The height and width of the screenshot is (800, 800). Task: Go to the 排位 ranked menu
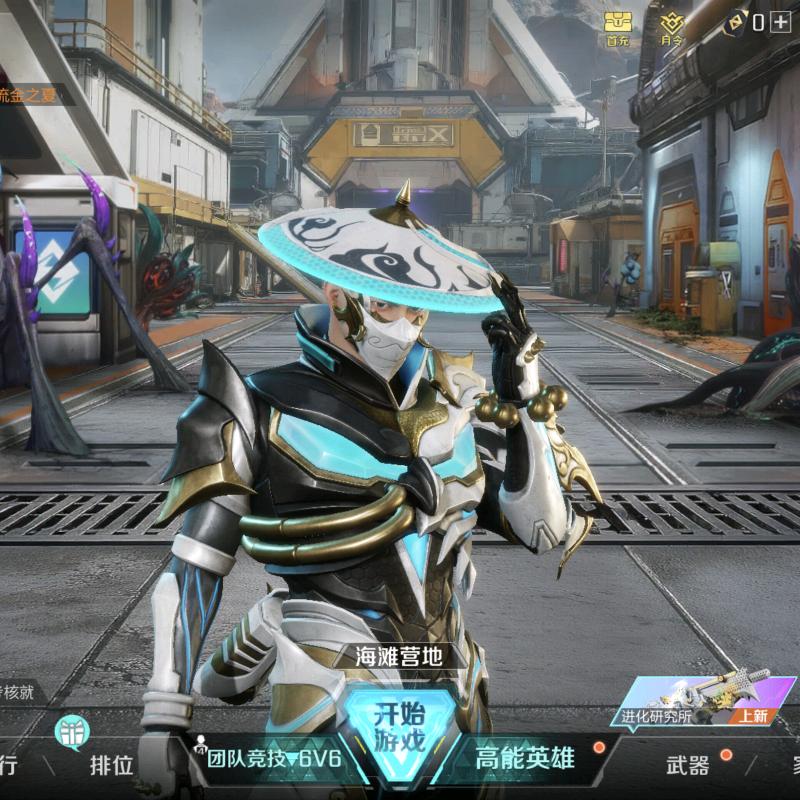tap(111, 766)
